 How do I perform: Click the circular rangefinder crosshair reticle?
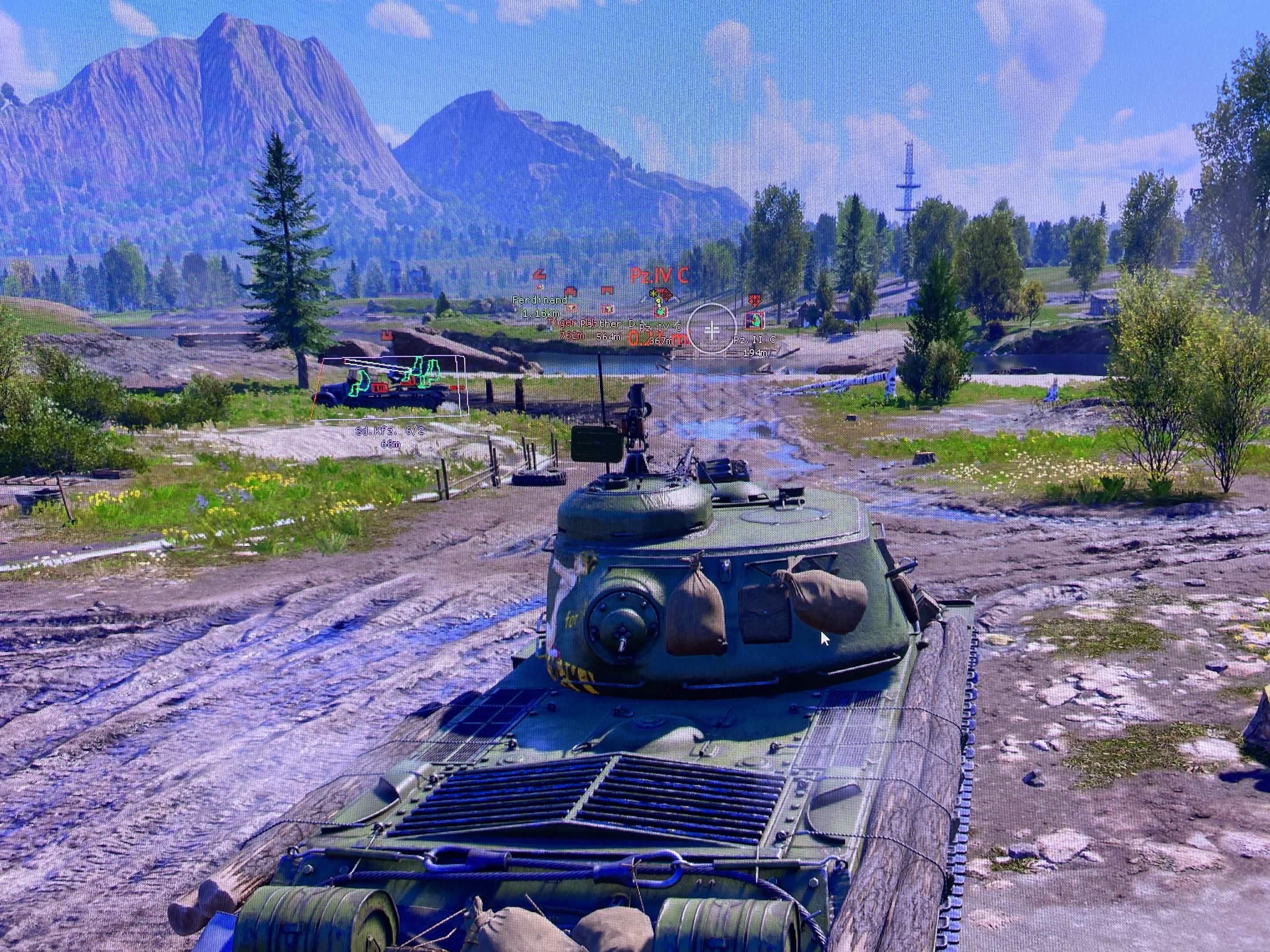point(712,329)
